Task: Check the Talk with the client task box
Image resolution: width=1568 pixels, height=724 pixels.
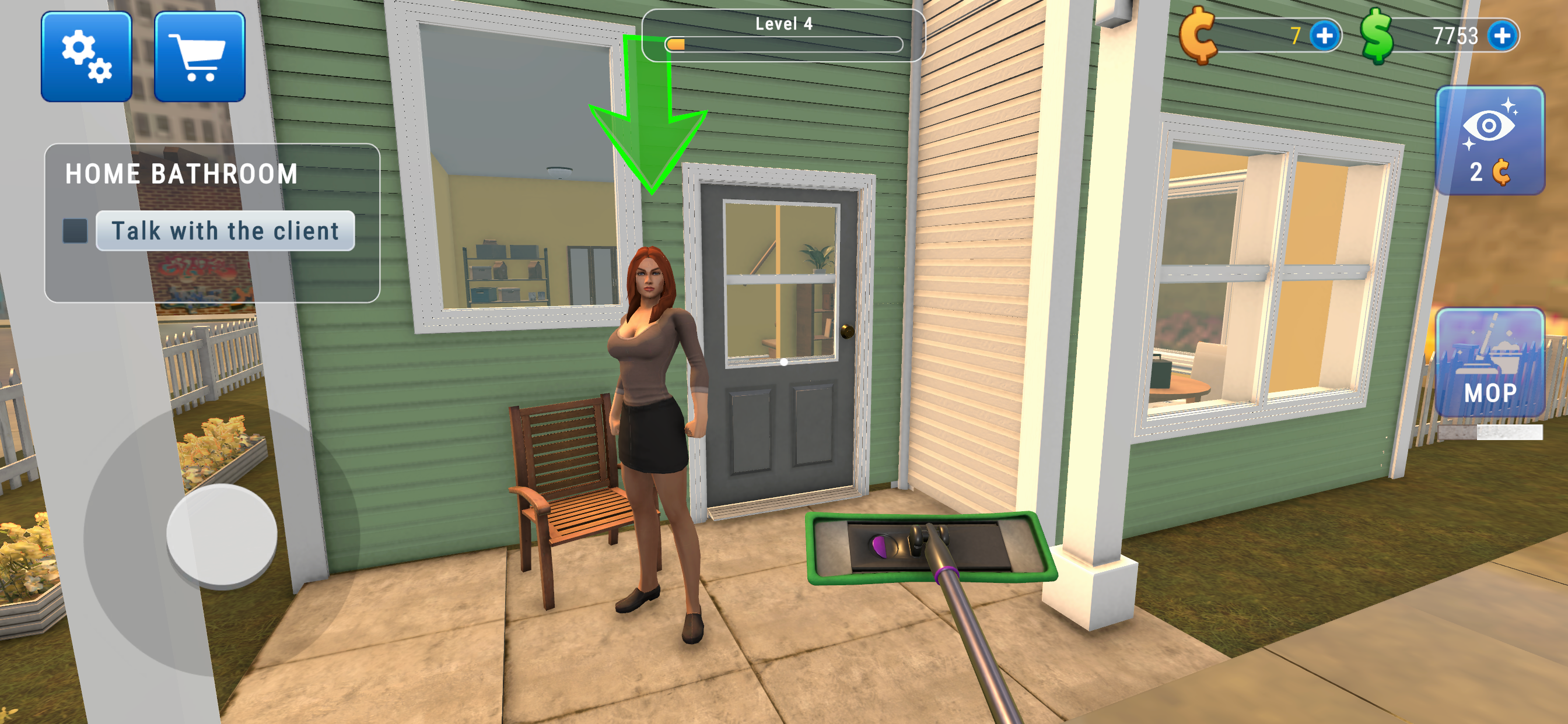Action: [x=75, y=230]
